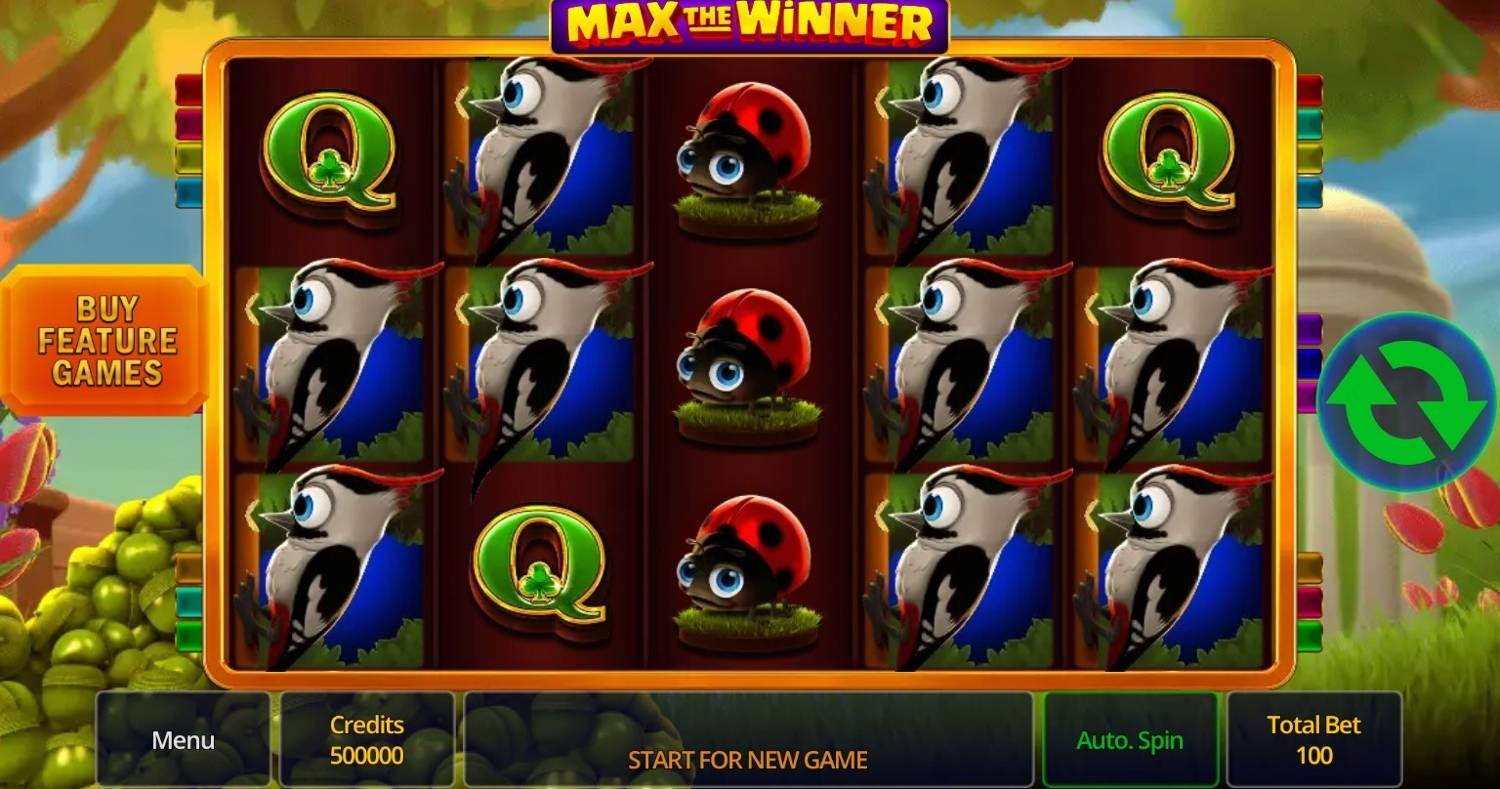Click the Total Bet value of 100
This screenshot has width=1500, height=789.
click(1314, 740)
